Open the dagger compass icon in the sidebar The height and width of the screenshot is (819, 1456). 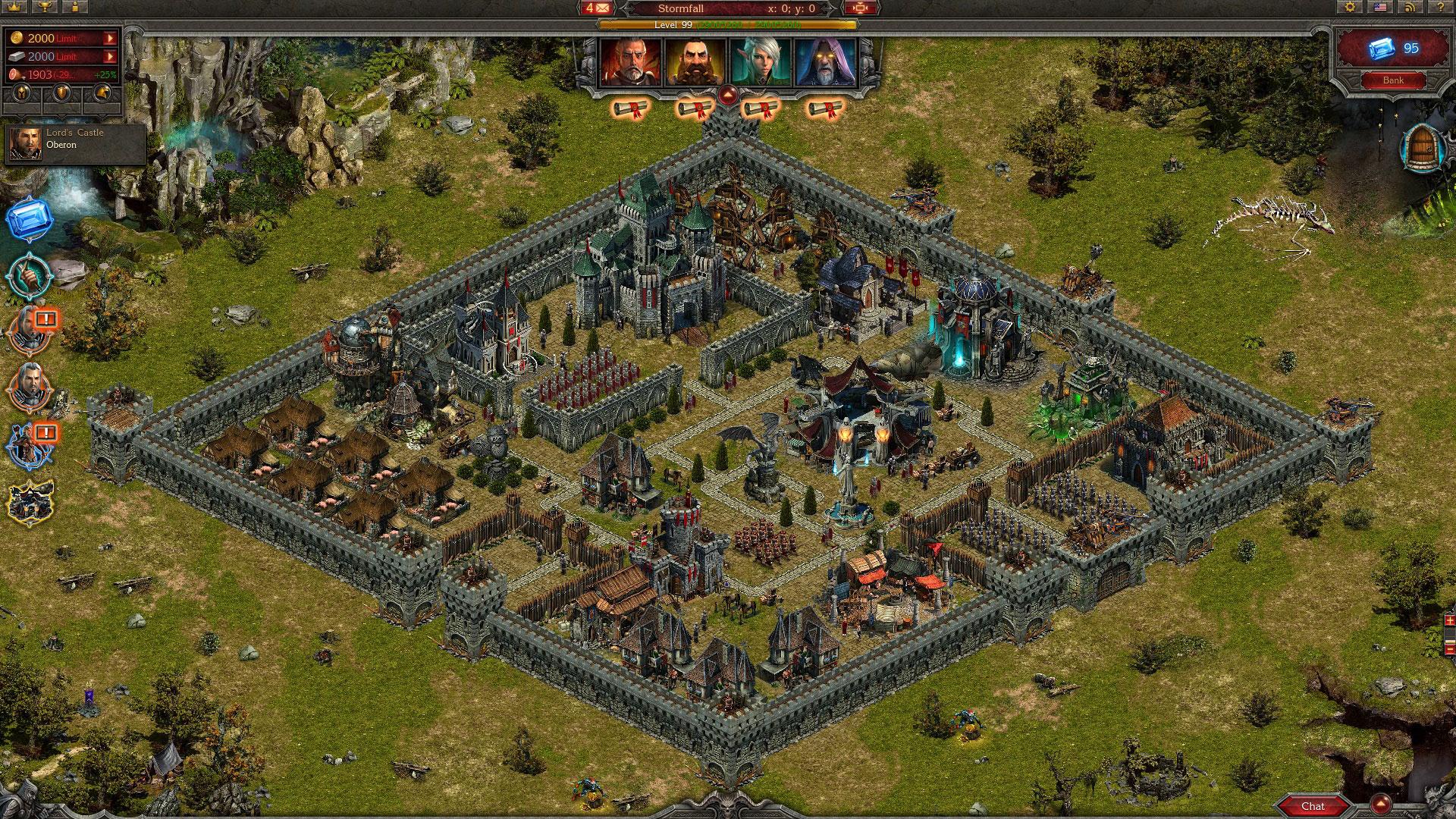(x=29, y=276)
